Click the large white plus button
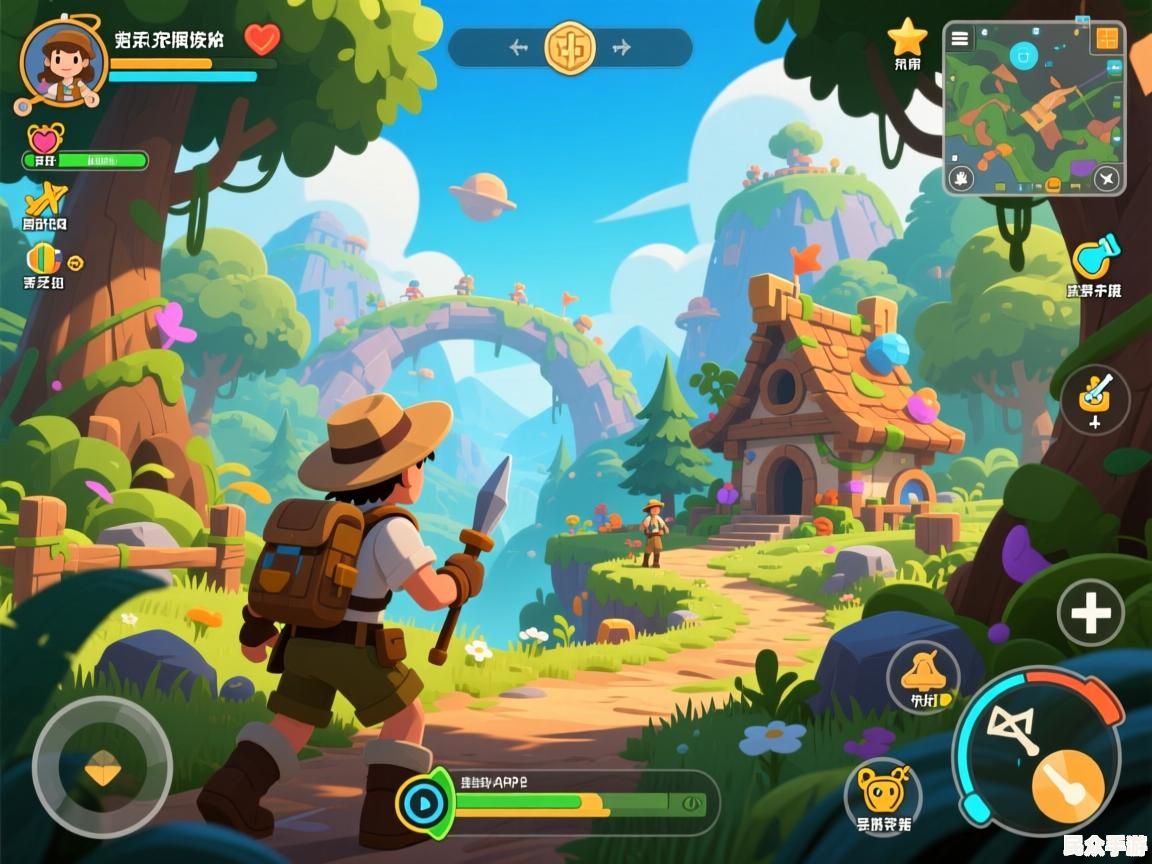The image size is (1152, 864). tap(1091, 612)
